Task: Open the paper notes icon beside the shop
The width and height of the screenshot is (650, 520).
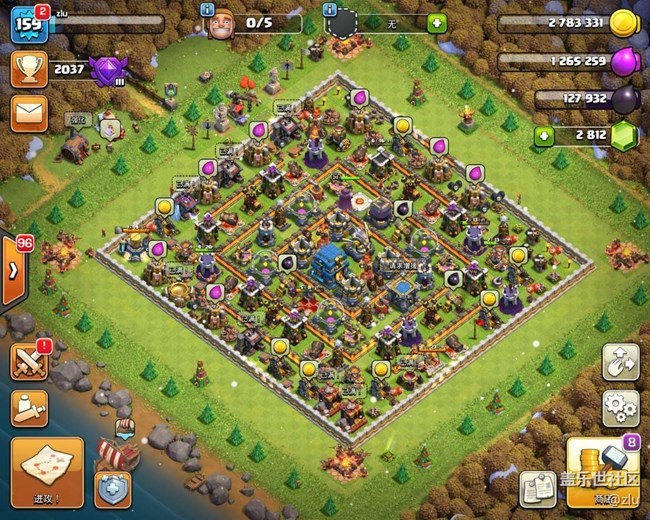Action: click(x=538, y=488)
